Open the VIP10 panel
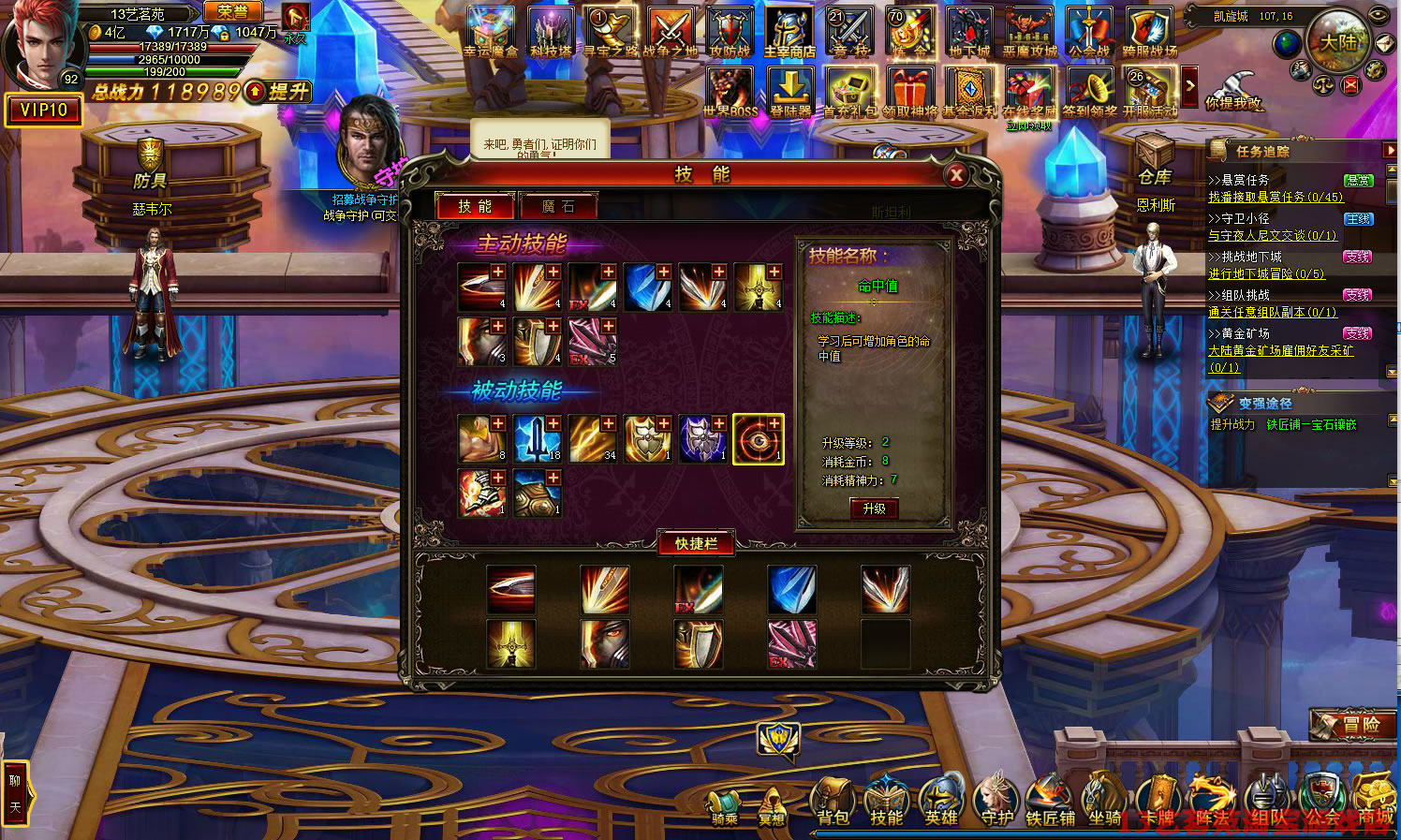Viewport: 1401px width, 840px height. point(43,111)
